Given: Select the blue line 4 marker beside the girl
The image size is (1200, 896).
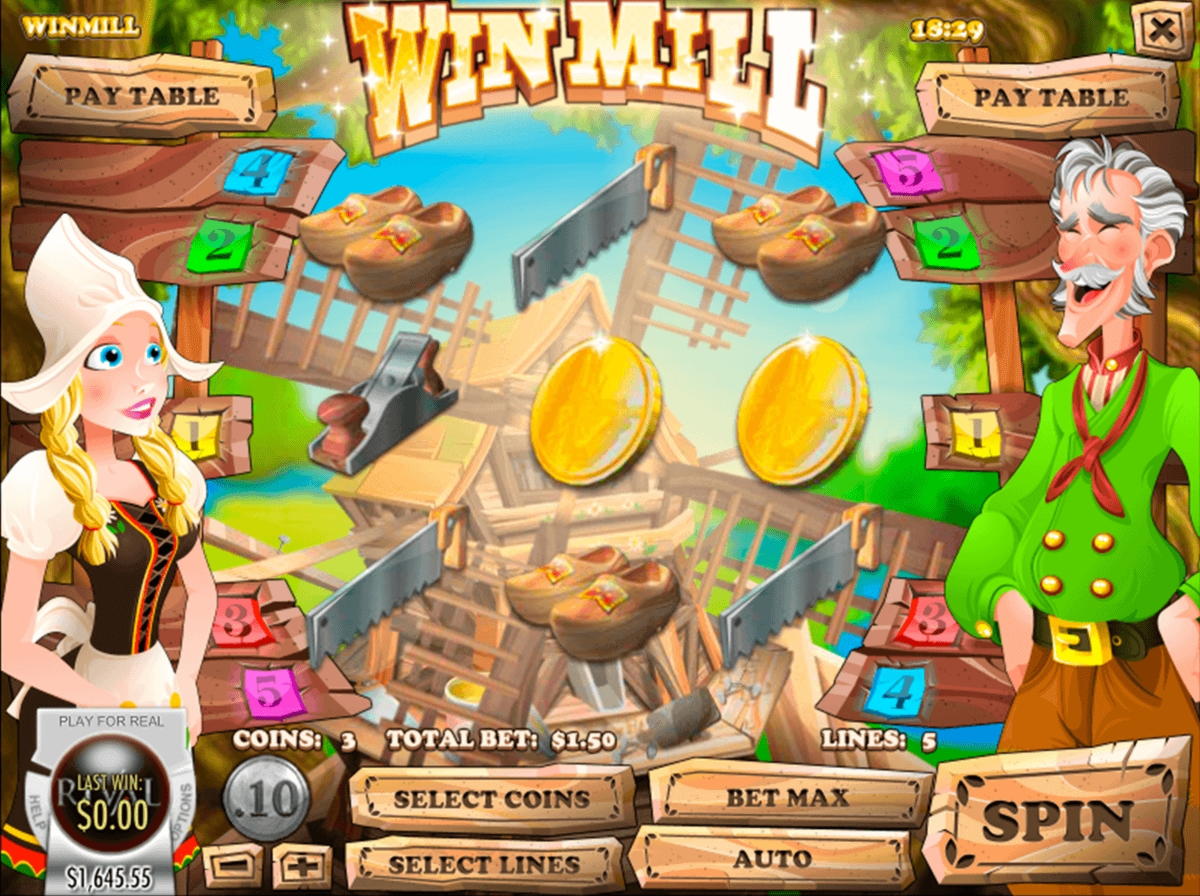Looking at the screenshot, I should coord(257,171).
